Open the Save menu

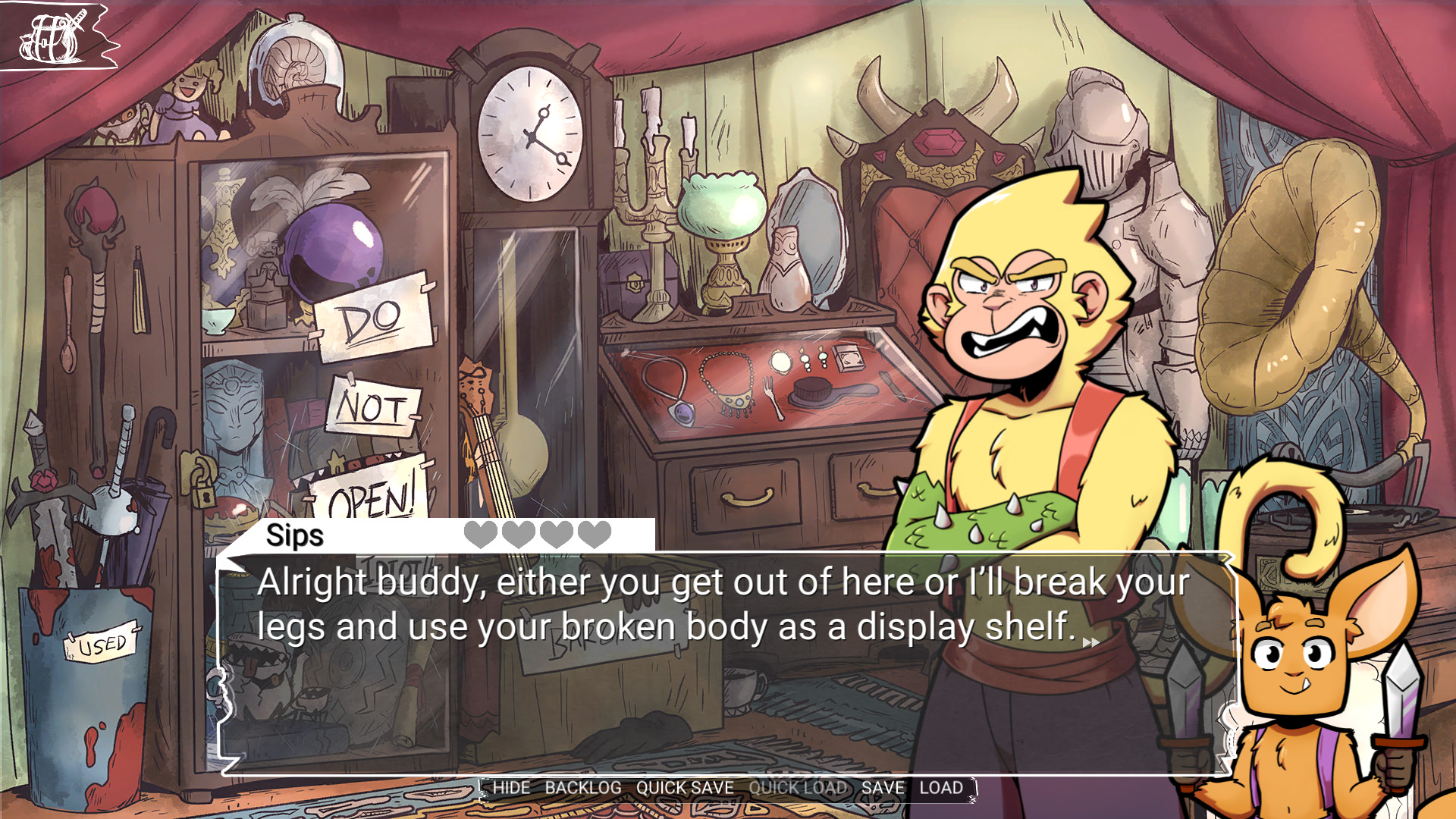[x=883, y=788]
